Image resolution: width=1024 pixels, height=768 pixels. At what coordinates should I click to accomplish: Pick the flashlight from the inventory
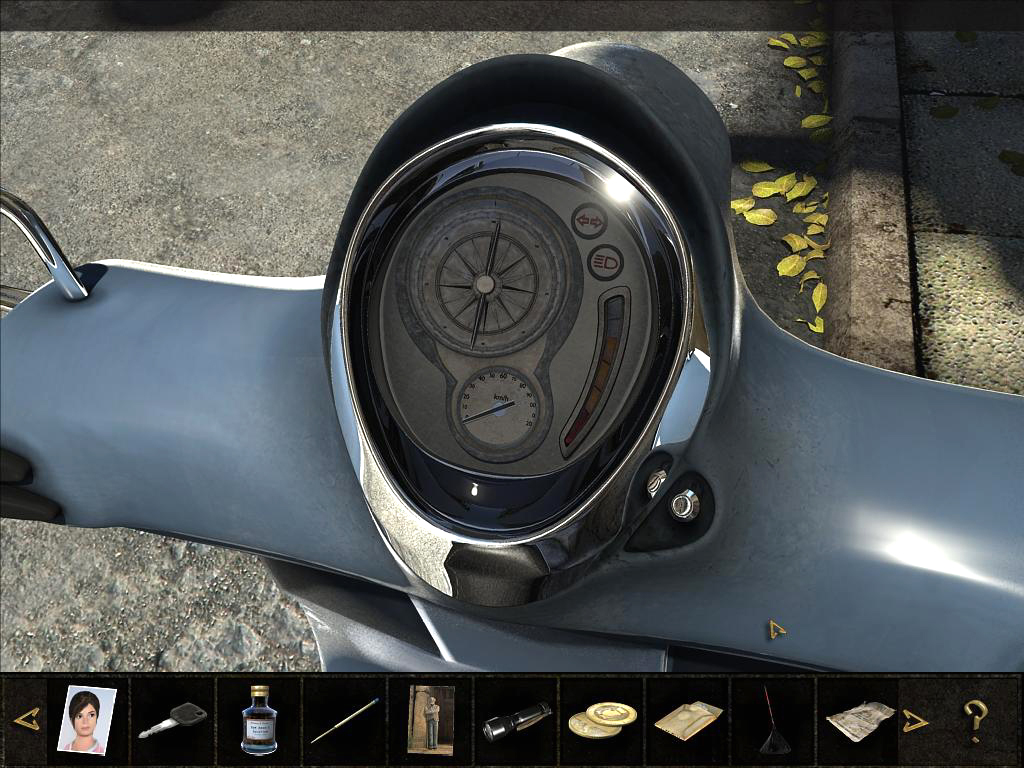517,720
